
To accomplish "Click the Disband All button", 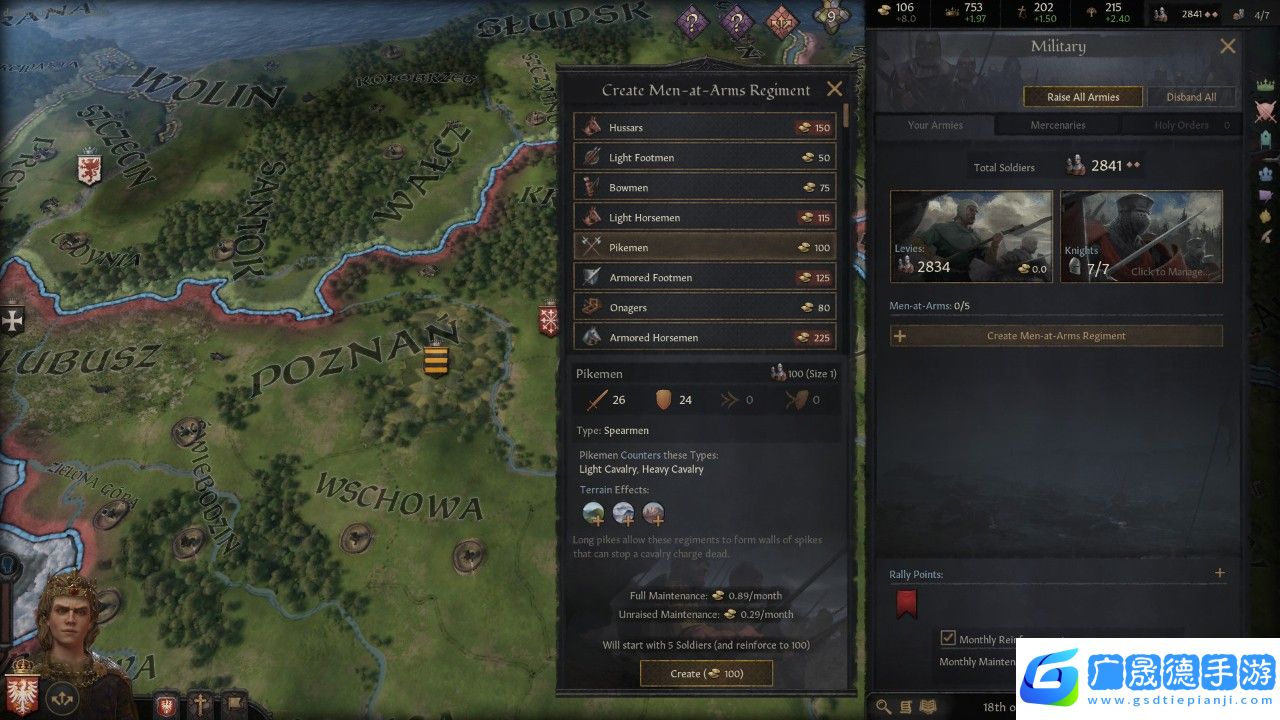I will point(1191,97).
